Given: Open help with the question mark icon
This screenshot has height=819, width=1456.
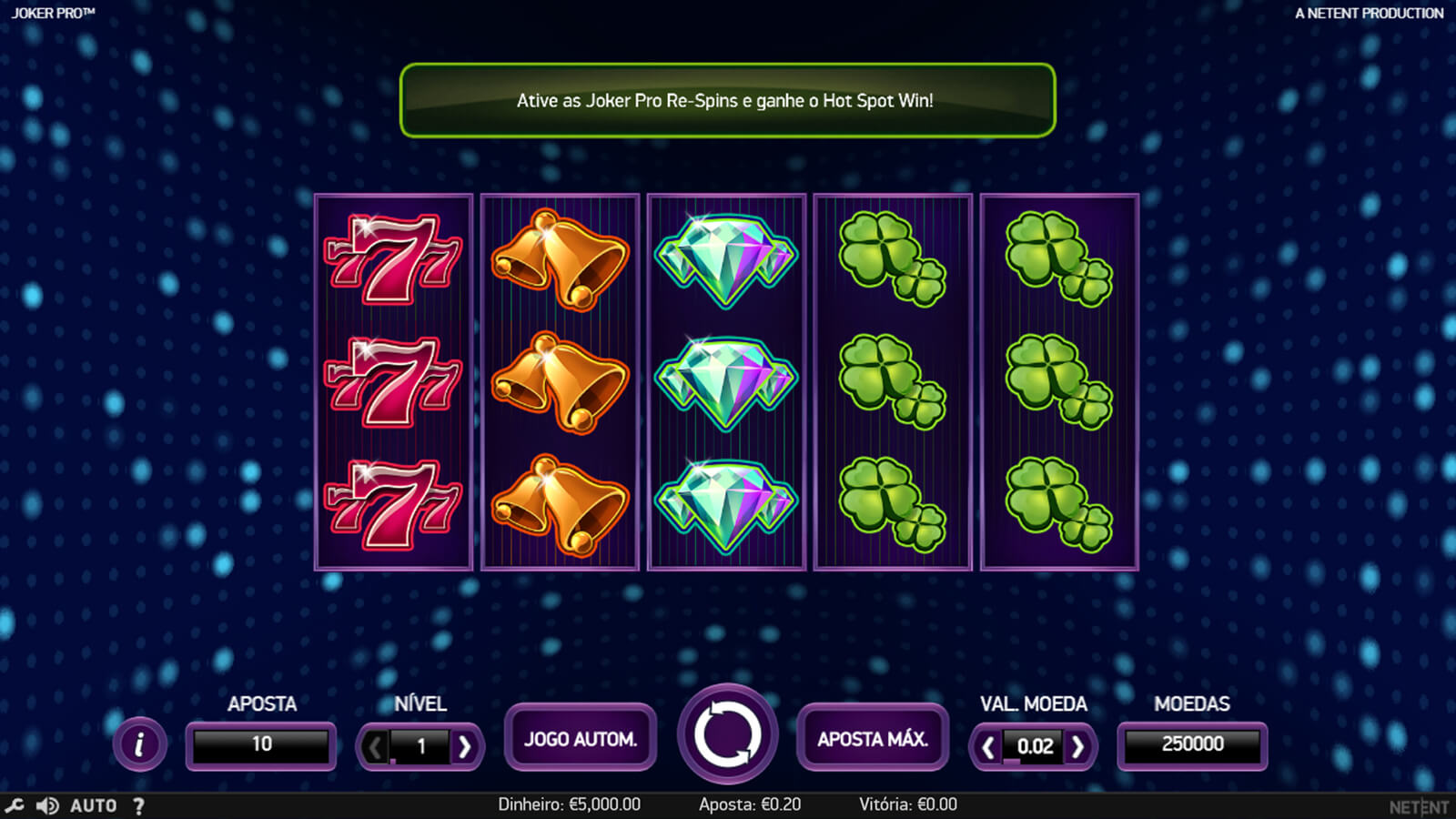Looking at the screenshot, I should coord(138,805).
